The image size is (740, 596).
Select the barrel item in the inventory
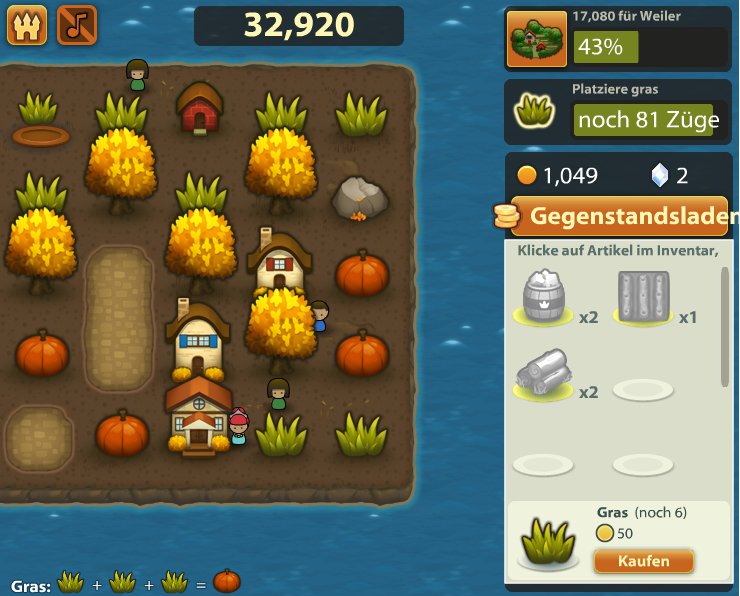point(544,298)
